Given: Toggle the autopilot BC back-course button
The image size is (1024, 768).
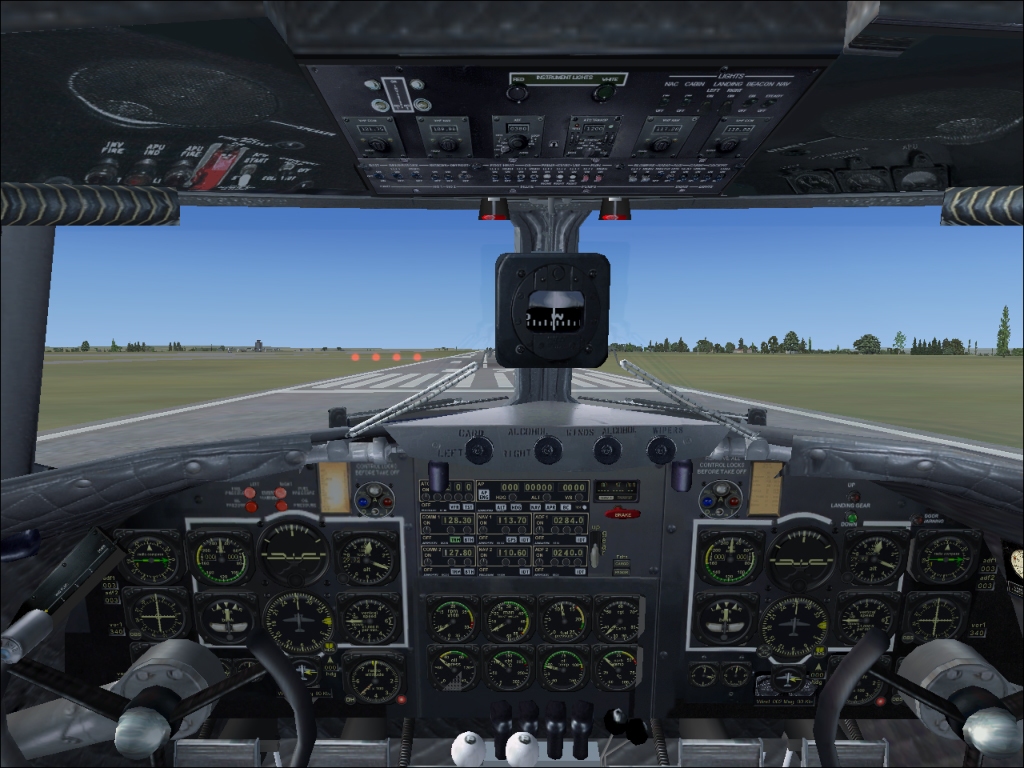Looking at the screenshot, I should 563,508.
